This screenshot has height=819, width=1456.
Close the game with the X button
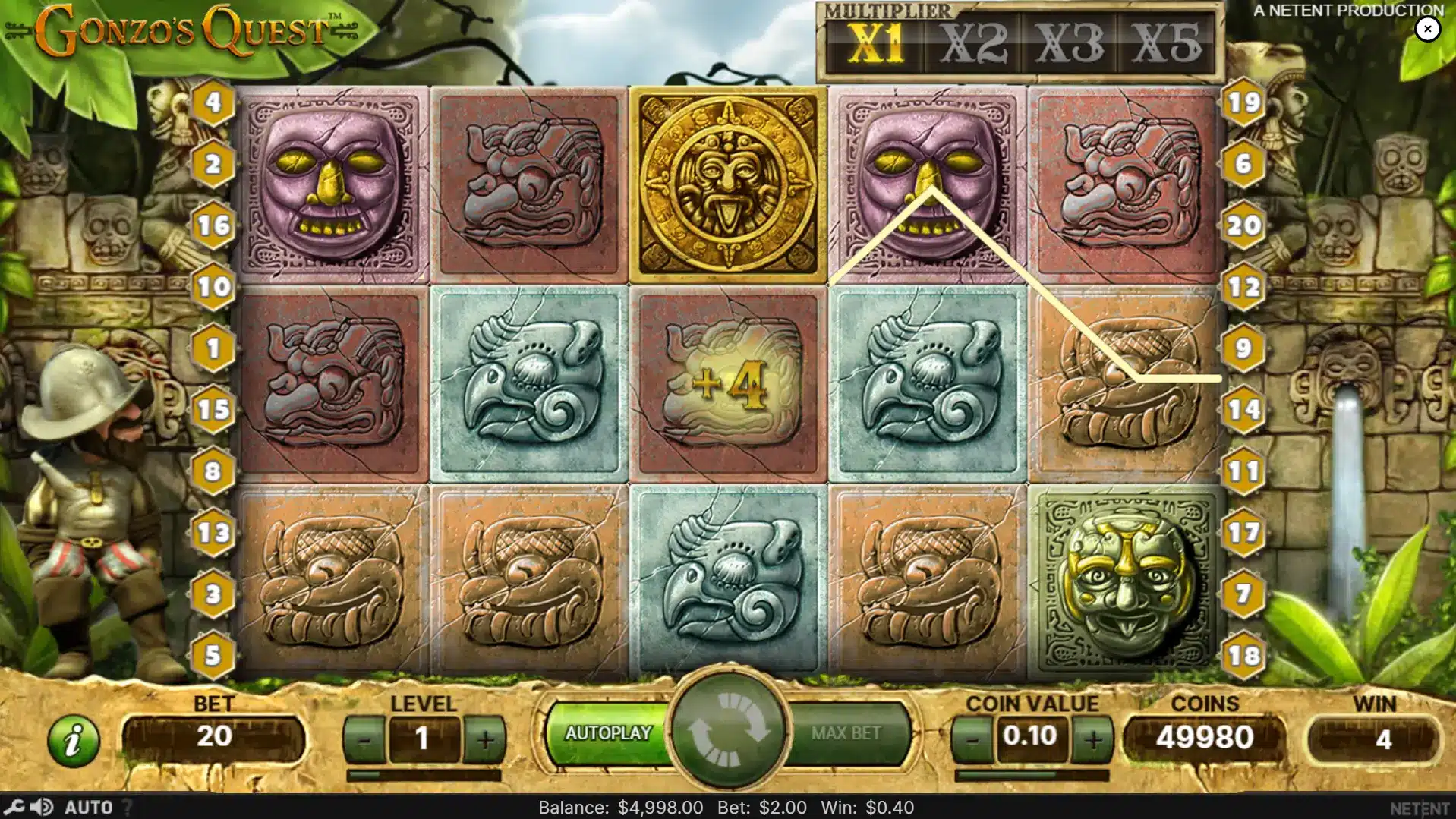1427,29
